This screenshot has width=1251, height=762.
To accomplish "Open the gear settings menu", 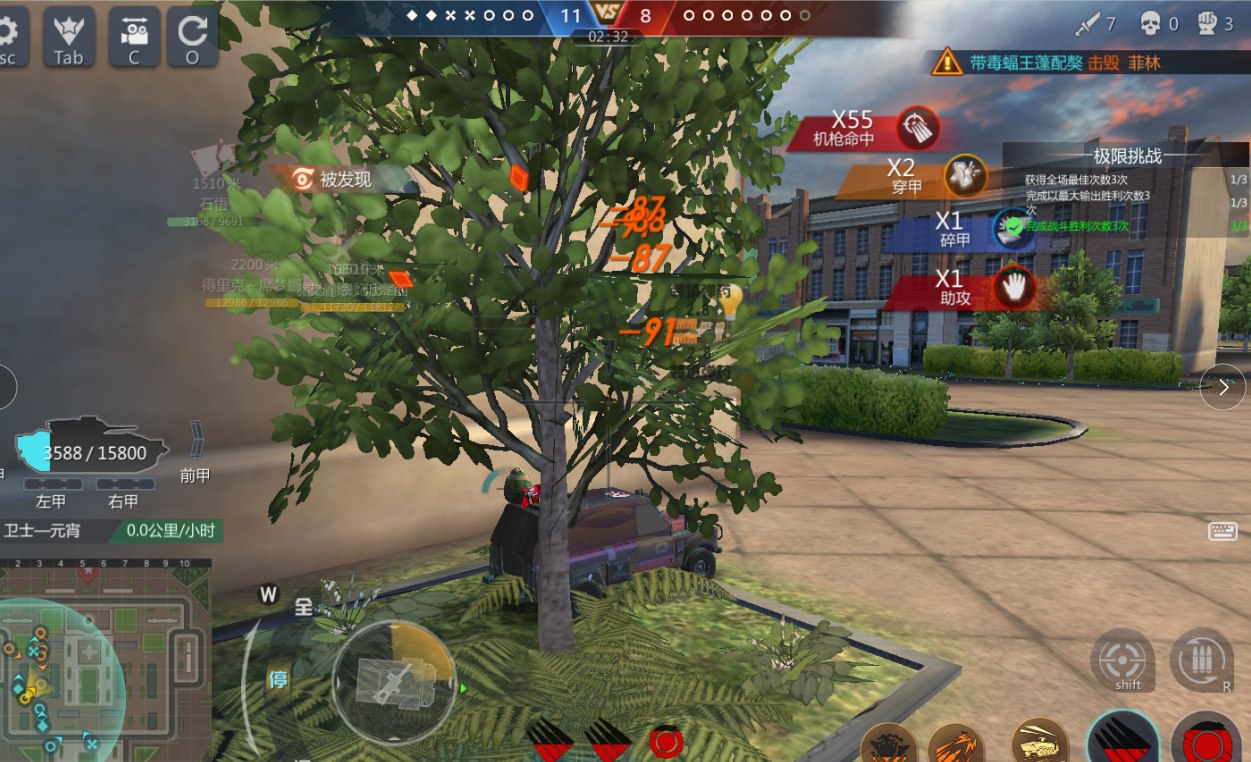I will pos(8,36).
